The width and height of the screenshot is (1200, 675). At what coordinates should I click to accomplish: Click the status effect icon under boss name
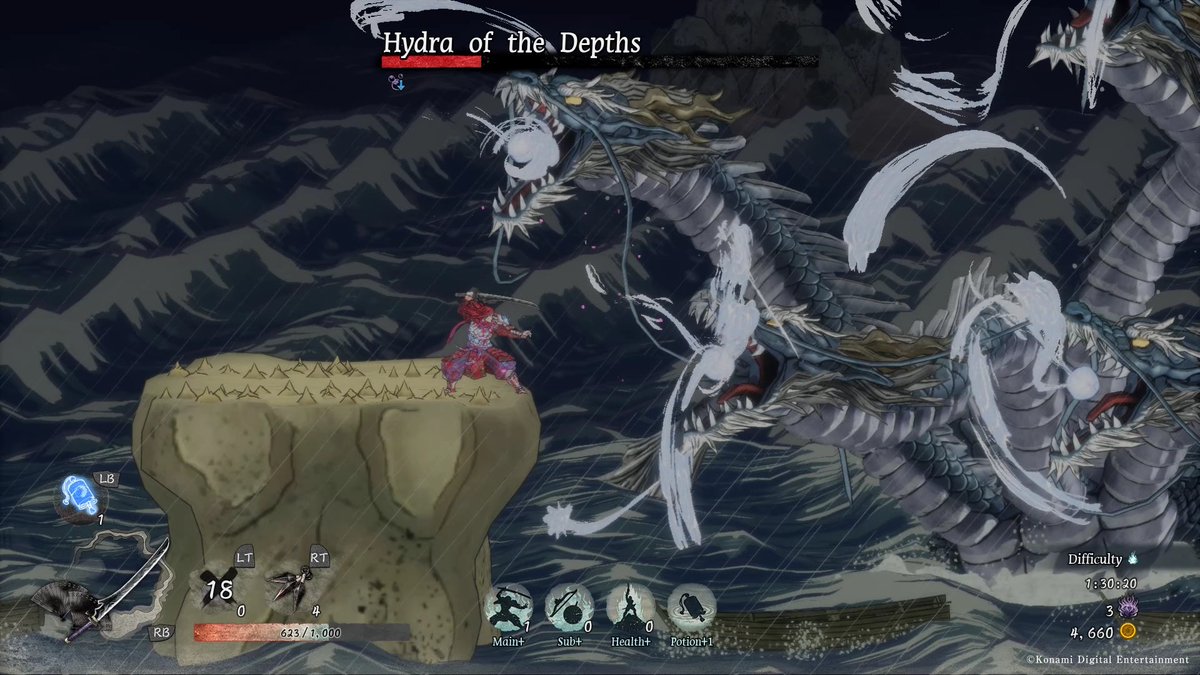click(x=396, y=84)
